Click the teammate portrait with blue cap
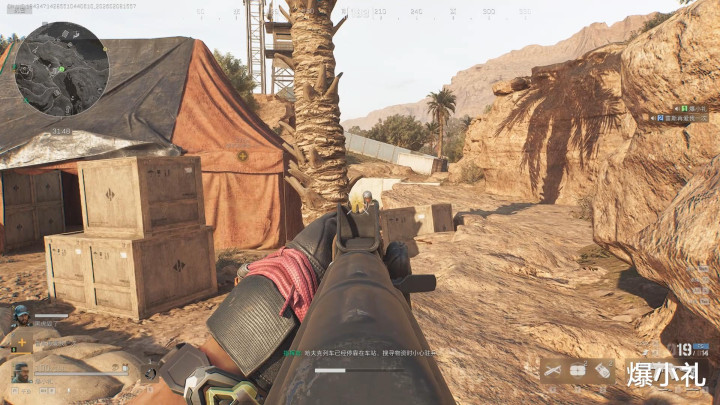This screenshot has height=405, width=720. (x=20, y=317)
